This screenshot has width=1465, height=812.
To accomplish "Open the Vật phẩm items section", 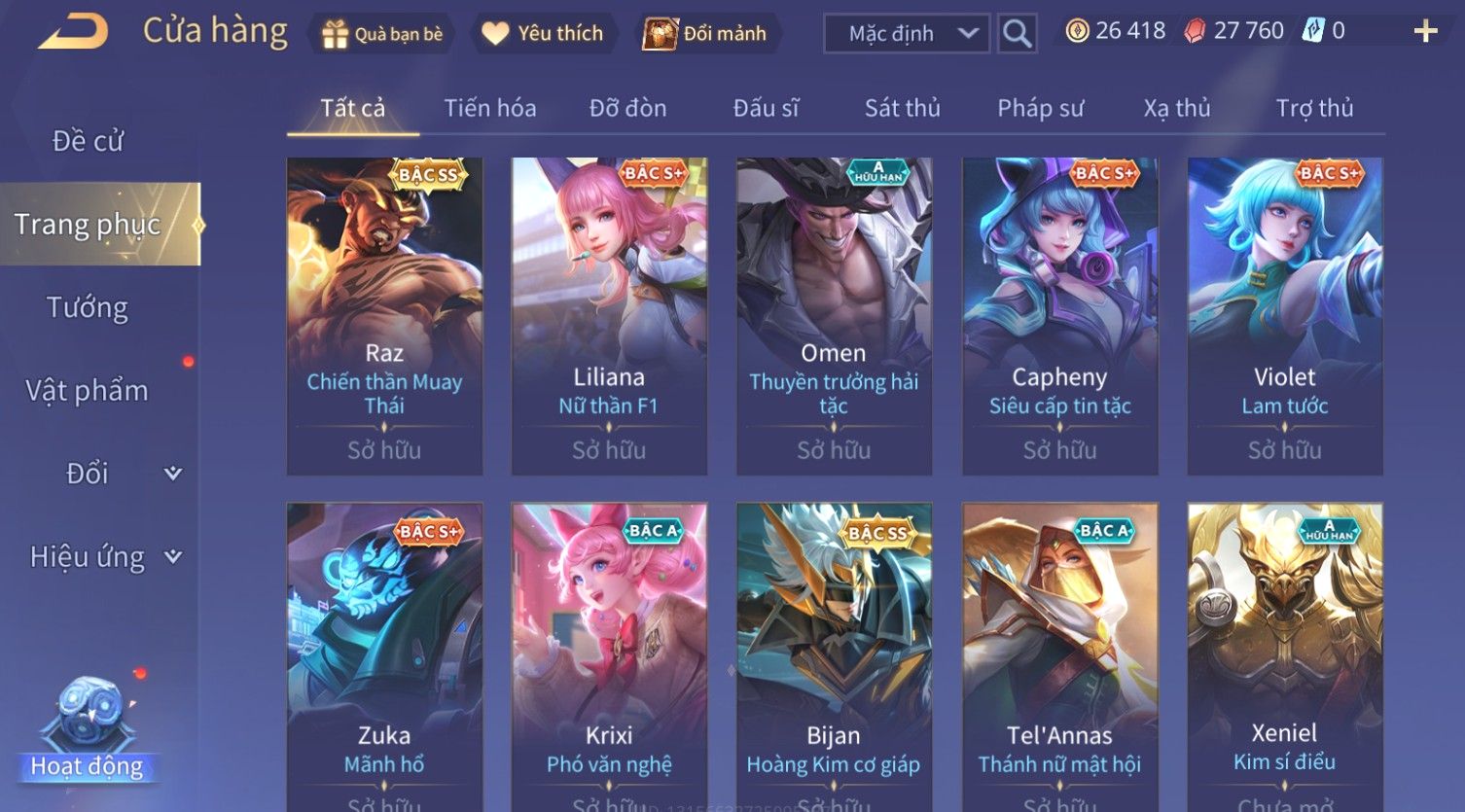I will pos(88,391).
